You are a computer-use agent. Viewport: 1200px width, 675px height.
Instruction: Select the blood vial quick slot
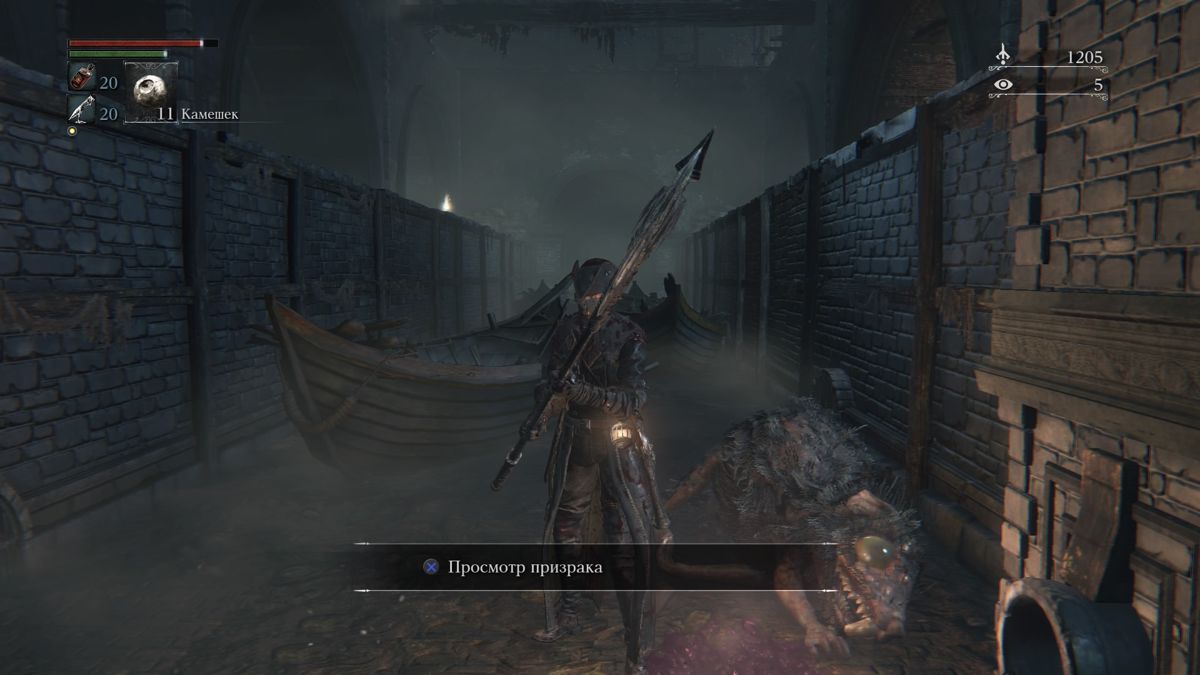tap(81, 77)
